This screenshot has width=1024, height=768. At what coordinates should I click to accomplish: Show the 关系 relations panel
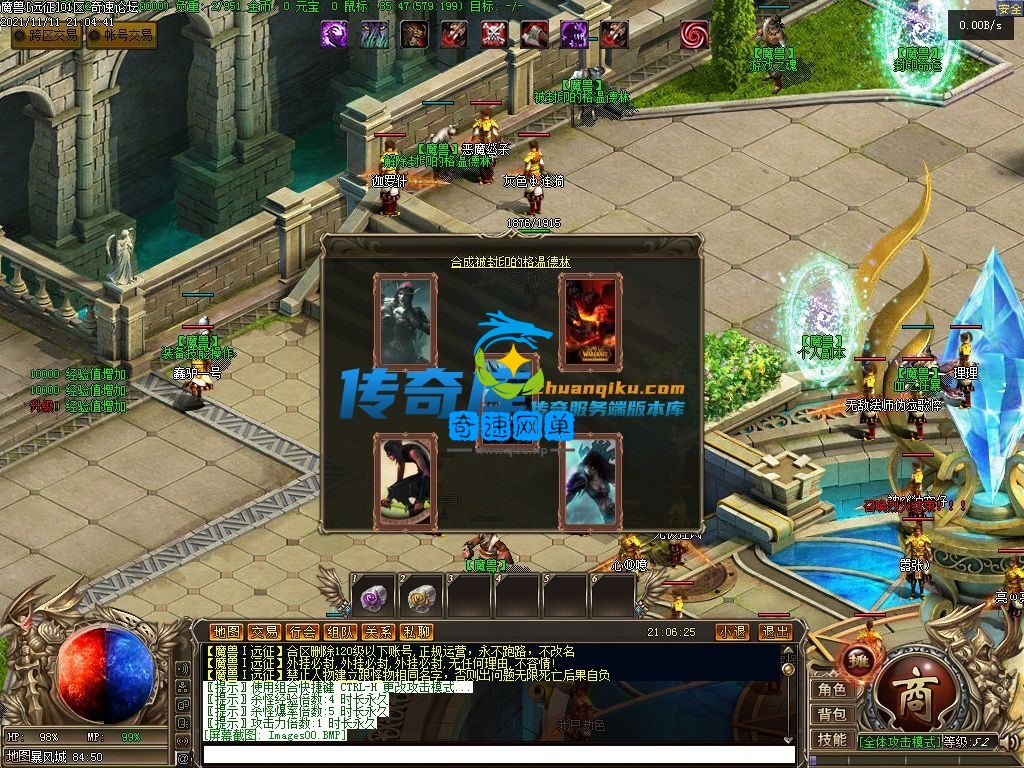click(378, 632)
